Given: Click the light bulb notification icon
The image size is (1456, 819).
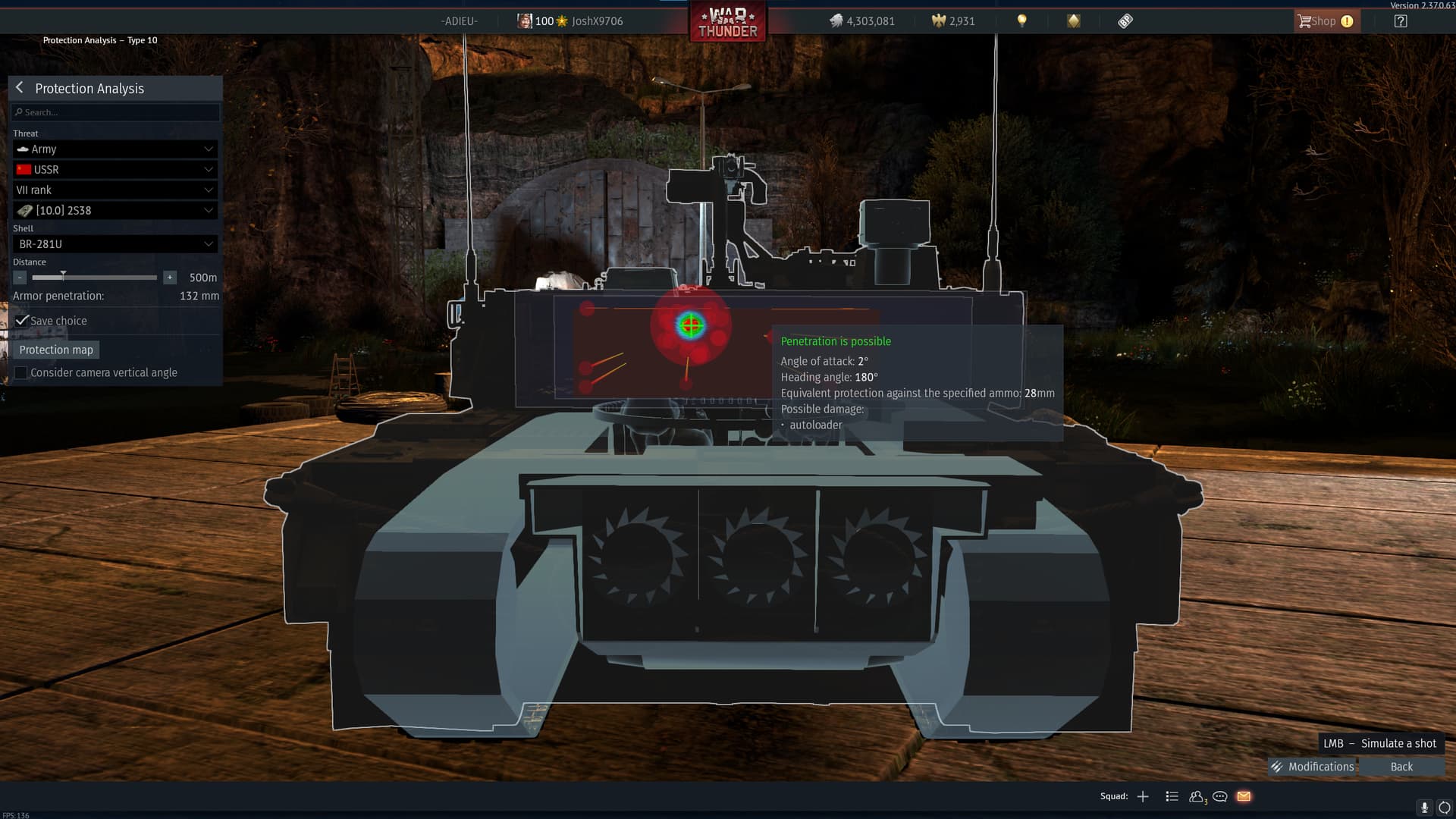Looking at the screenshot, I should 1021,20.
